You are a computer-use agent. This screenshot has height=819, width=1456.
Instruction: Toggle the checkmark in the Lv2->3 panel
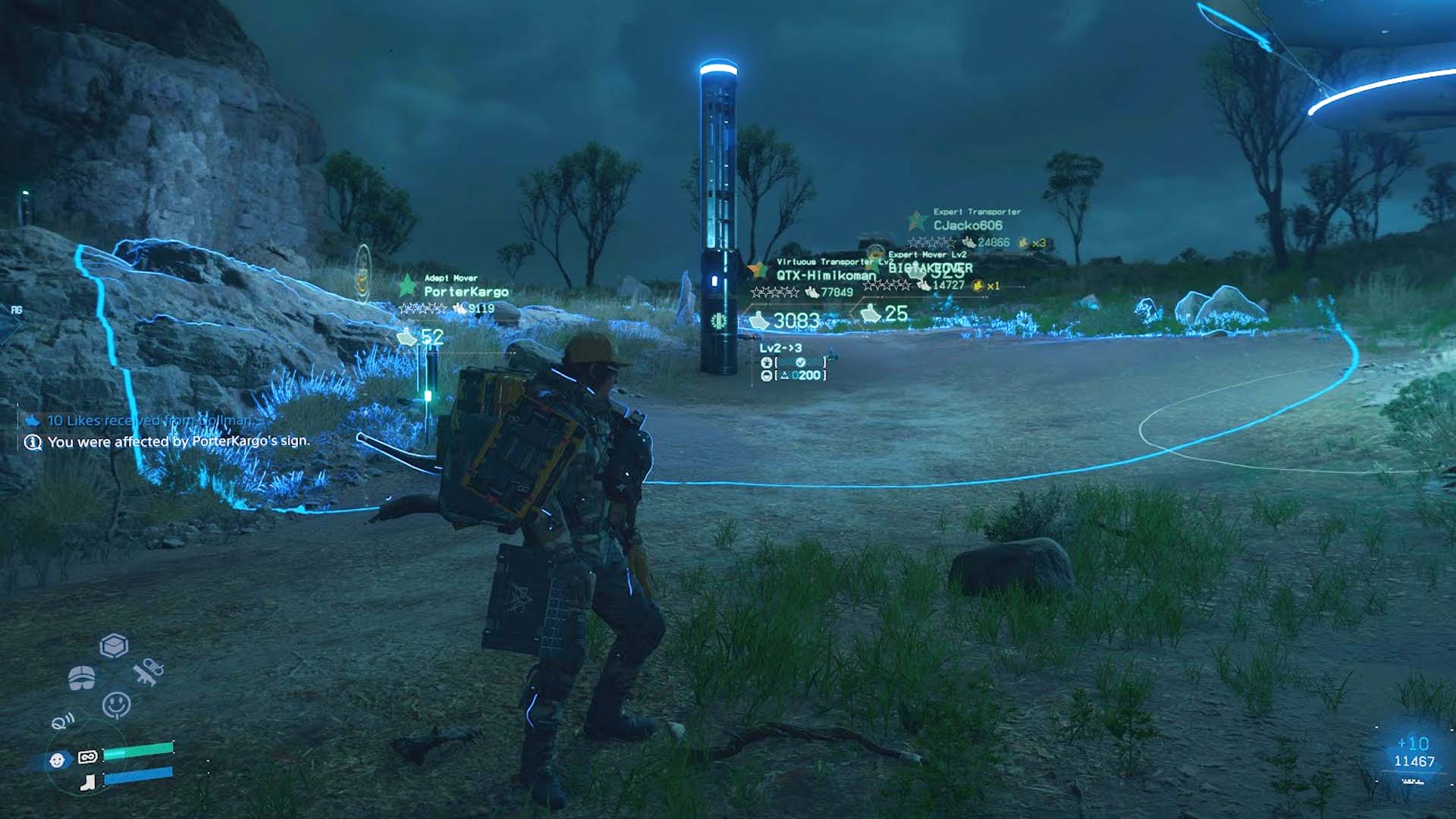click(800, 363)
